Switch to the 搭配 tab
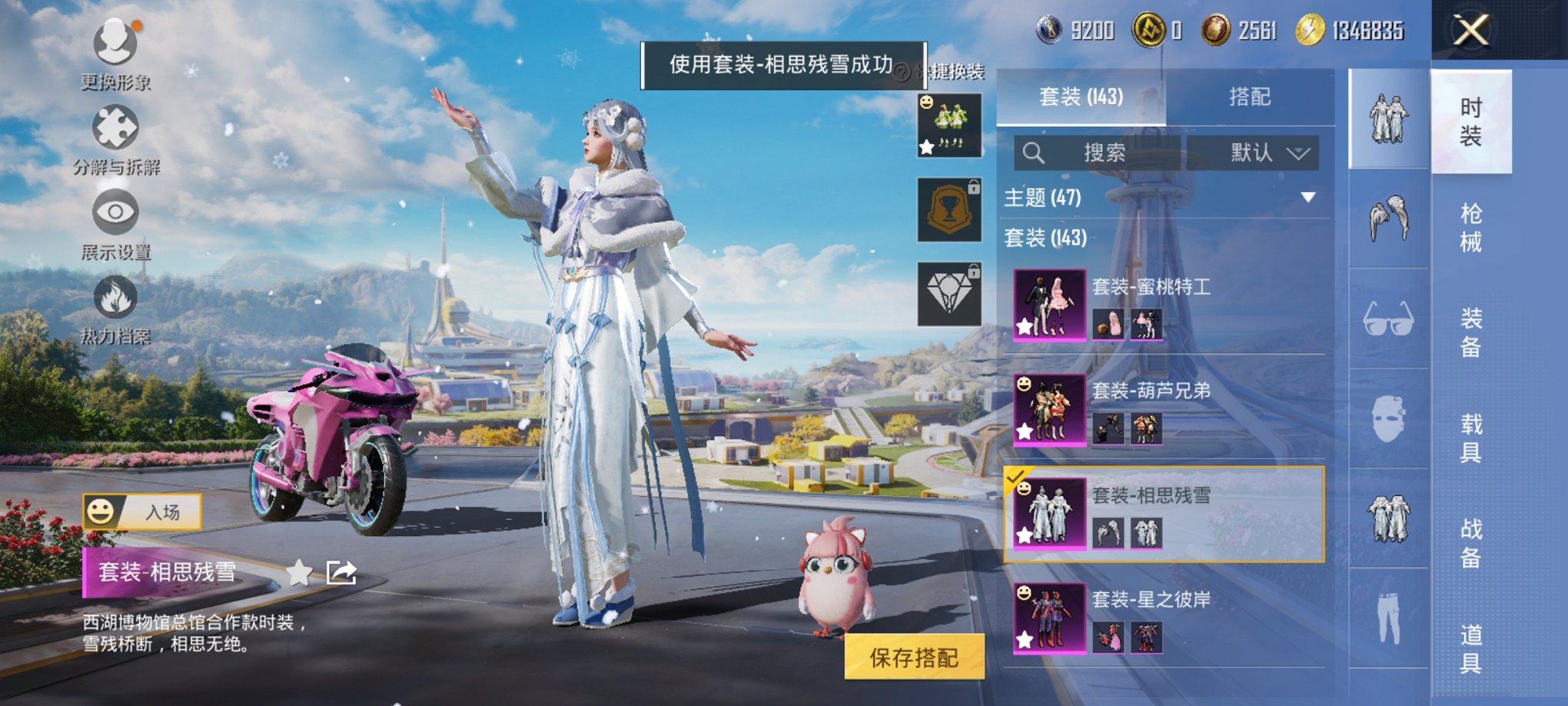The height and width of the screenshot is (706, 1568). click(1252, 97)
